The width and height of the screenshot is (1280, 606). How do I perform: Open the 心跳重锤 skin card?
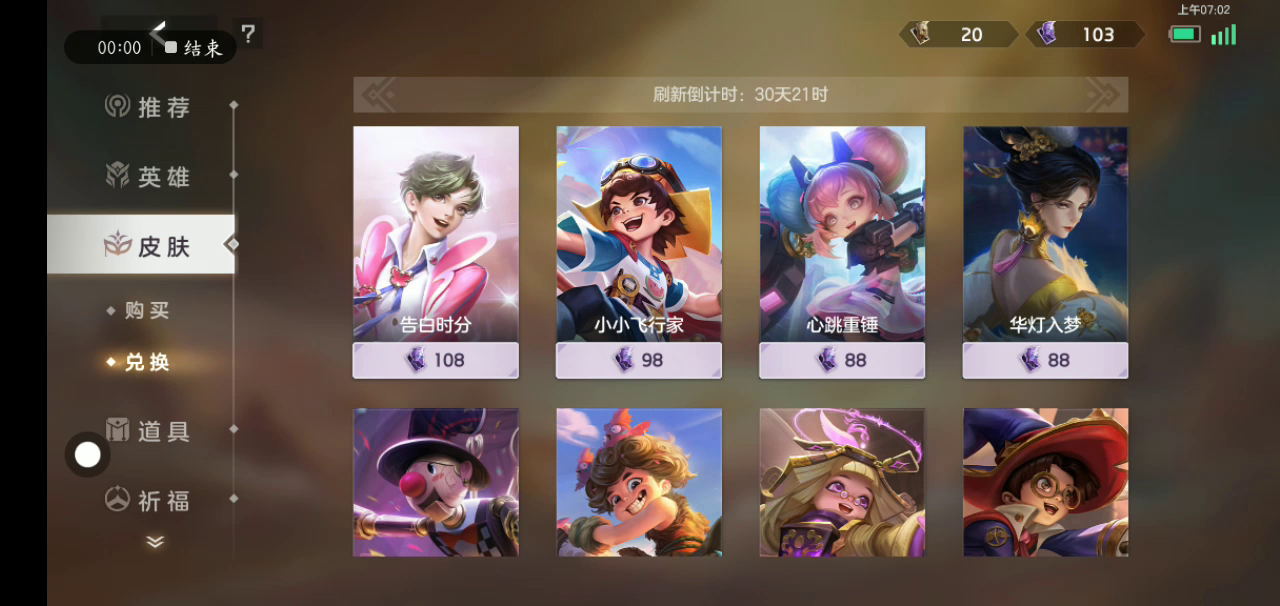pos(842,234)
